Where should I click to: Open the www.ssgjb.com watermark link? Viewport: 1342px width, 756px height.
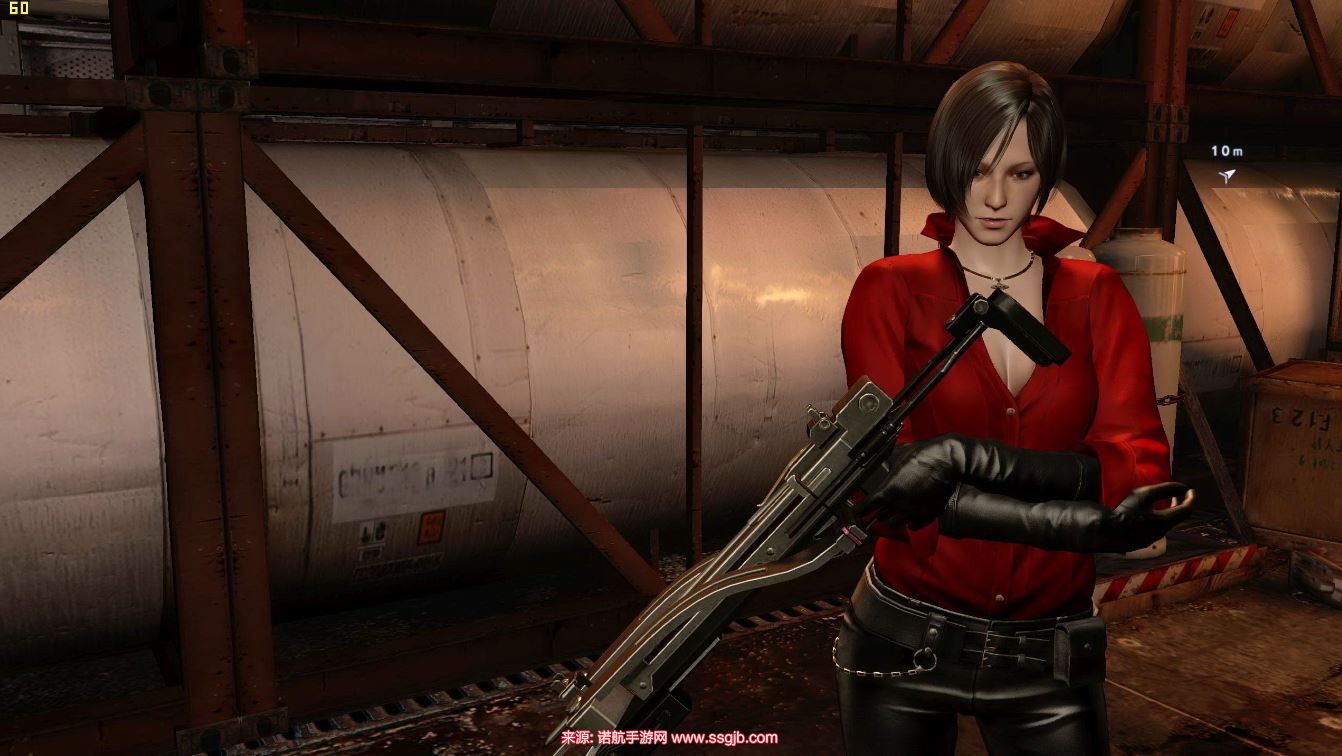724,739
